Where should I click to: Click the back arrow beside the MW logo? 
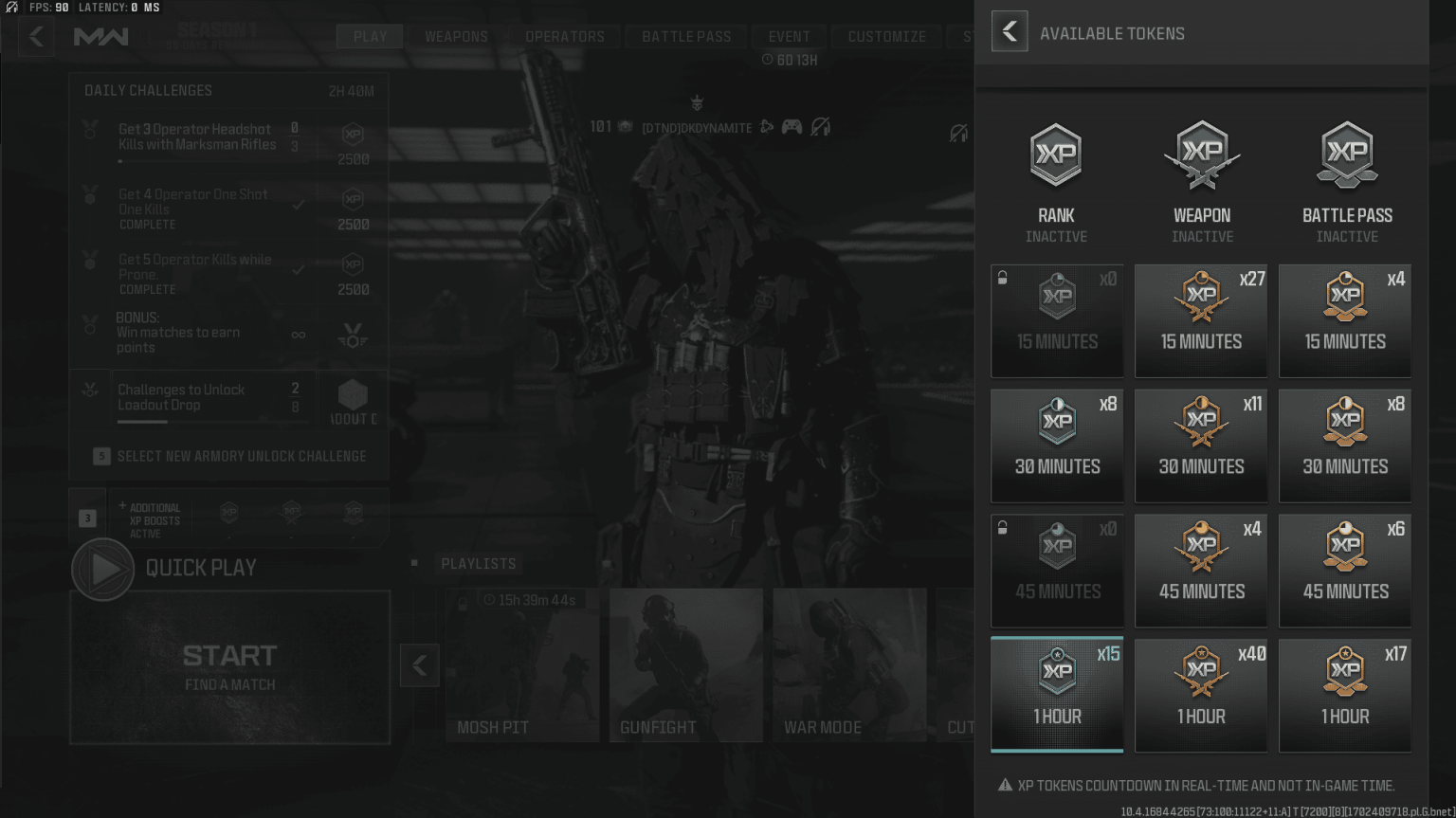[36, 36]
